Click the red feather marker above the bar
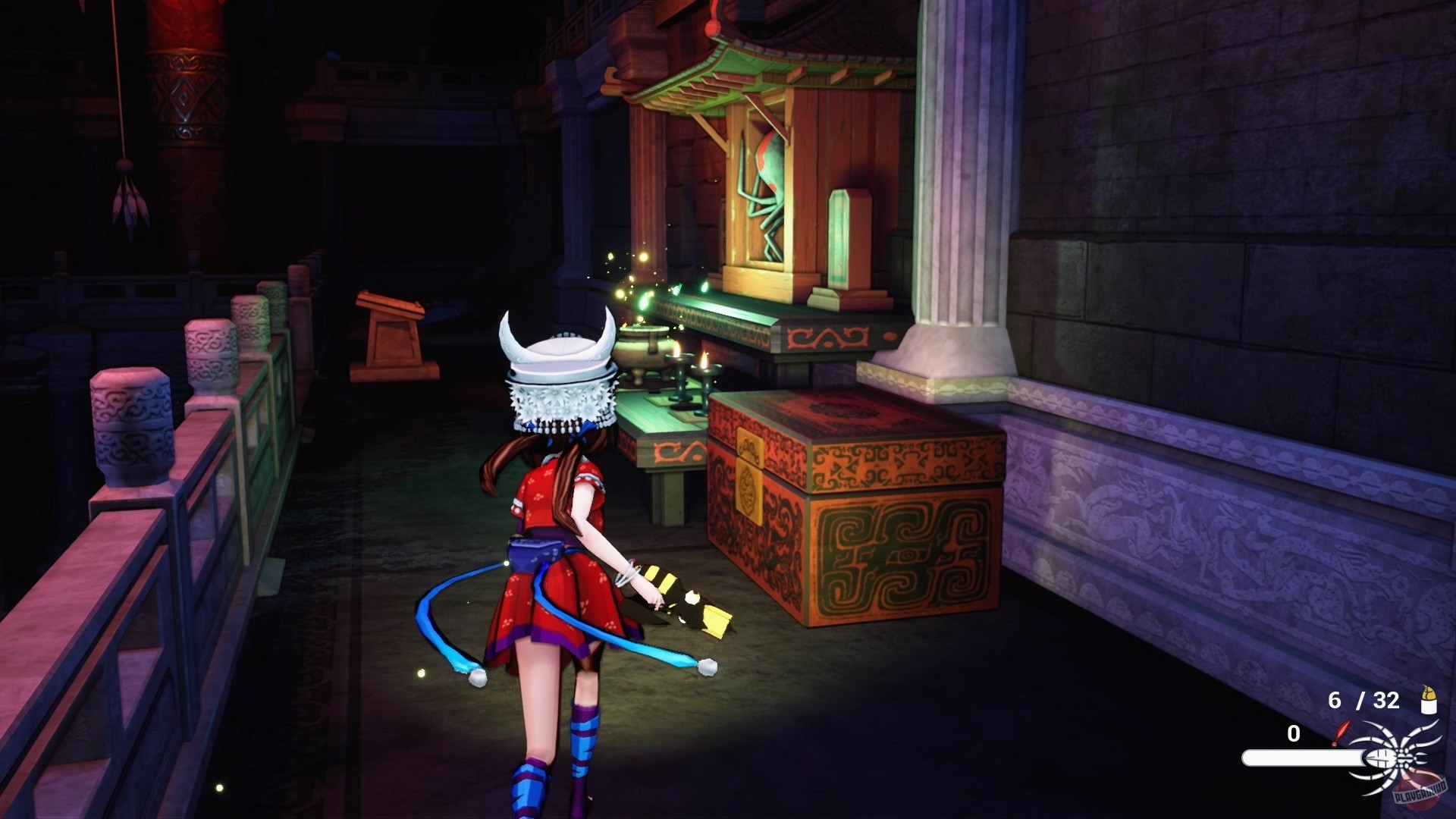1456x819 pixels. coord(1343,733)
